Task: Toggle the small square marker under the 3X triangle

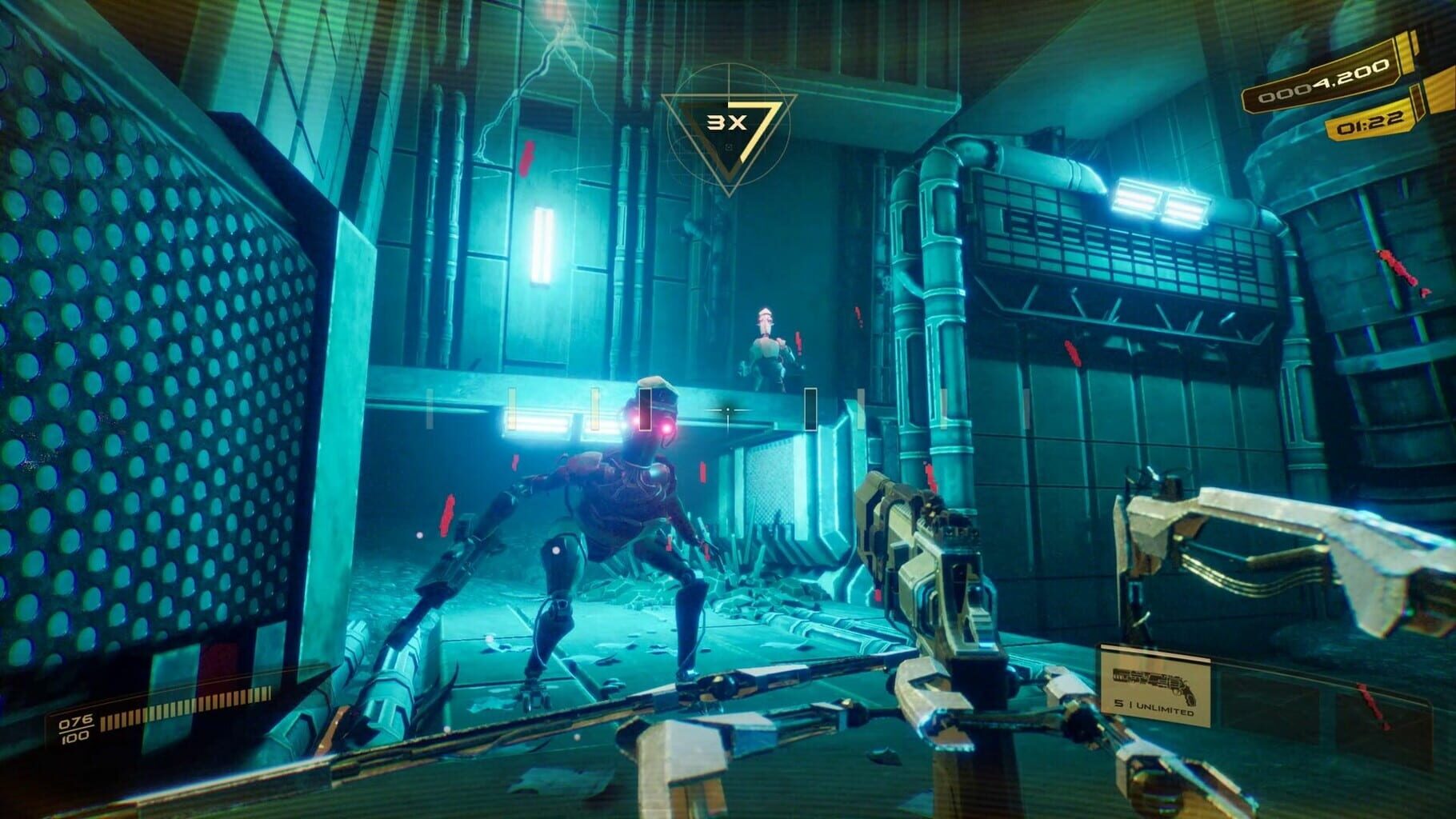Action: [730, 148]
